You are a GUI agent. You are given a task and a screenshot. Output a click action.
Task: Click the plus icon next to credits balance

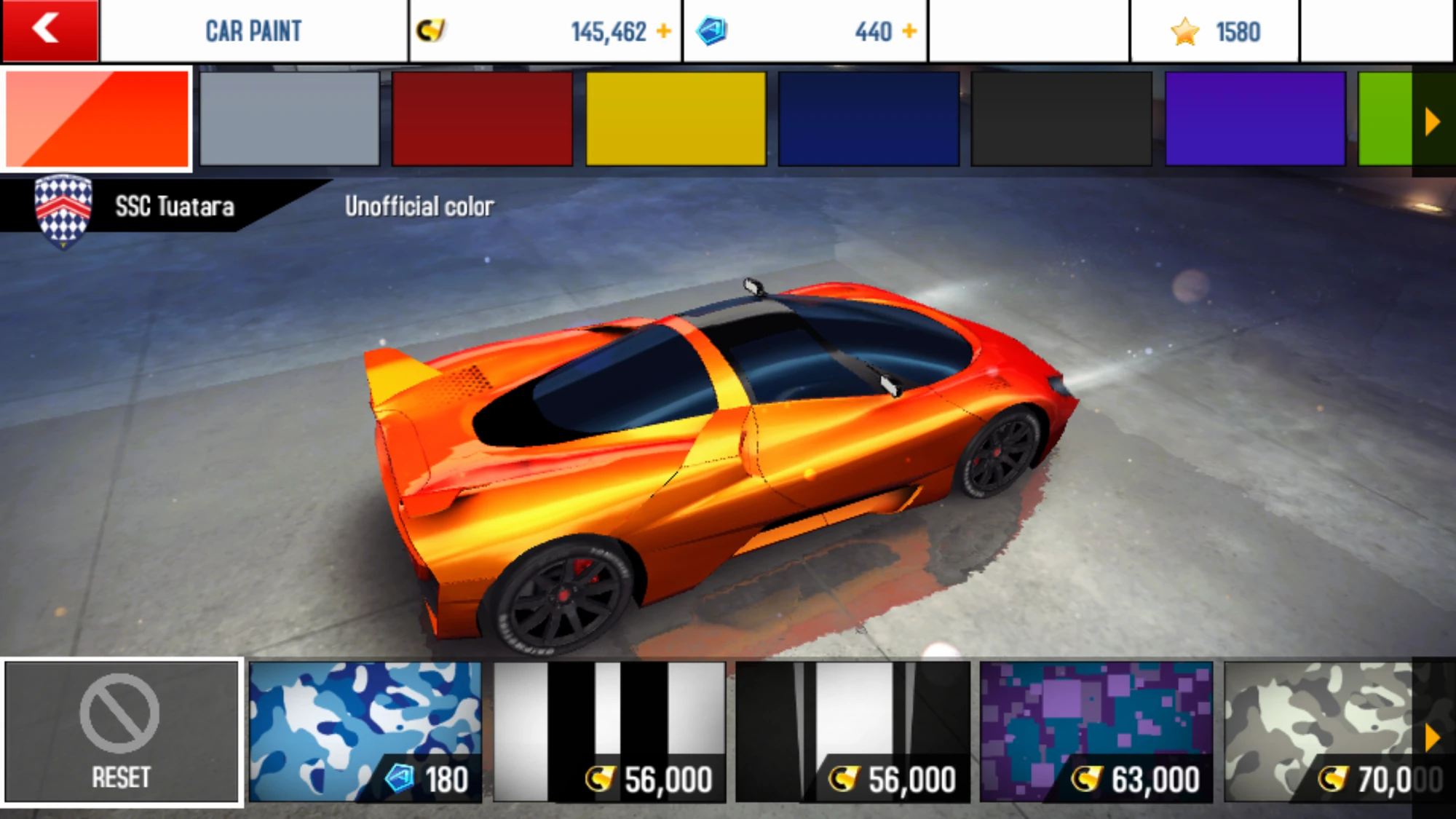tap(663, 30)
